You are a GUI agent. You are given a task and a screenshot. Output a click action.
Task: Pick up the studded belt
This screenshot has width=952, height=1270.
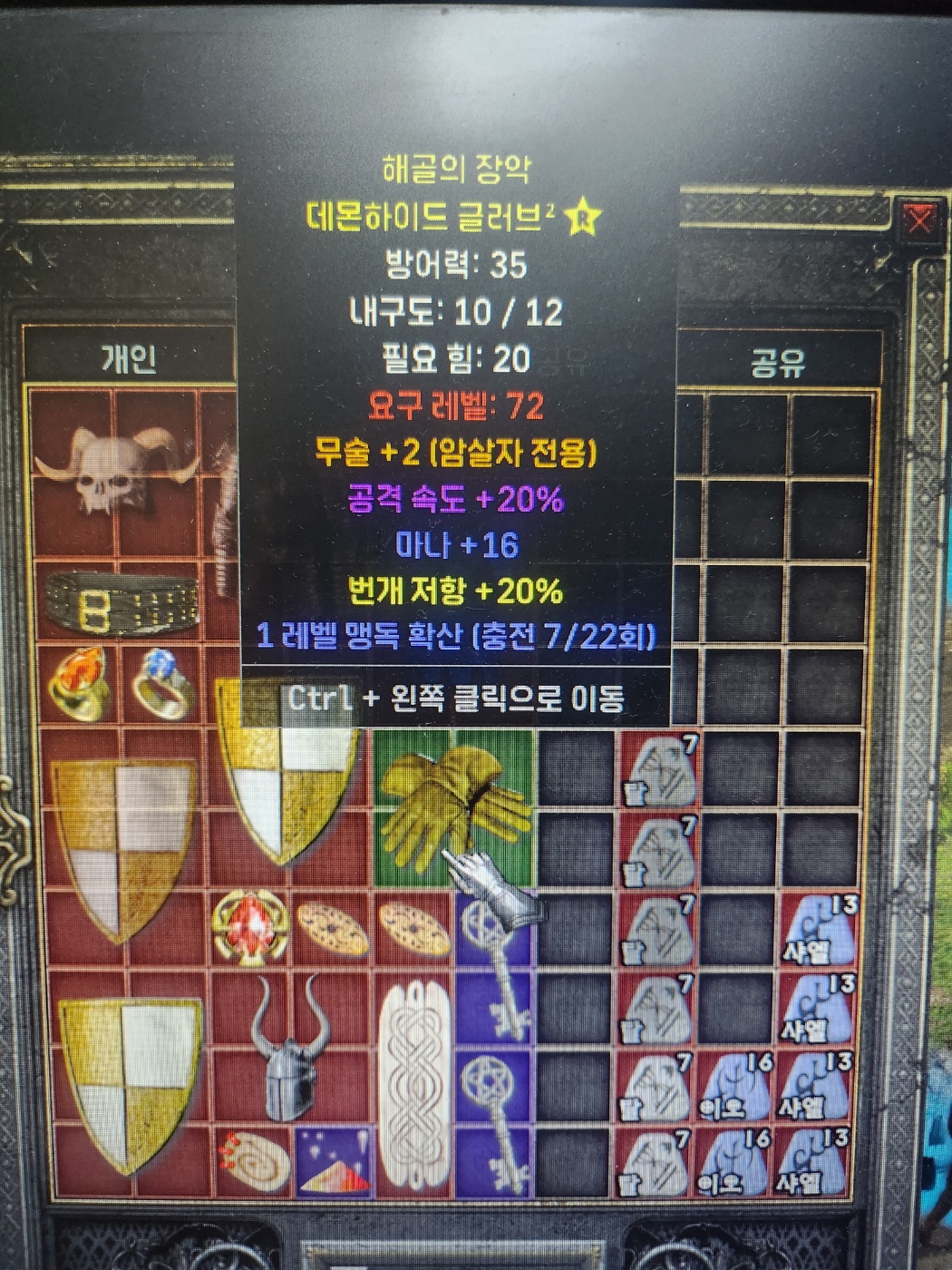click(x=122, y=601)
